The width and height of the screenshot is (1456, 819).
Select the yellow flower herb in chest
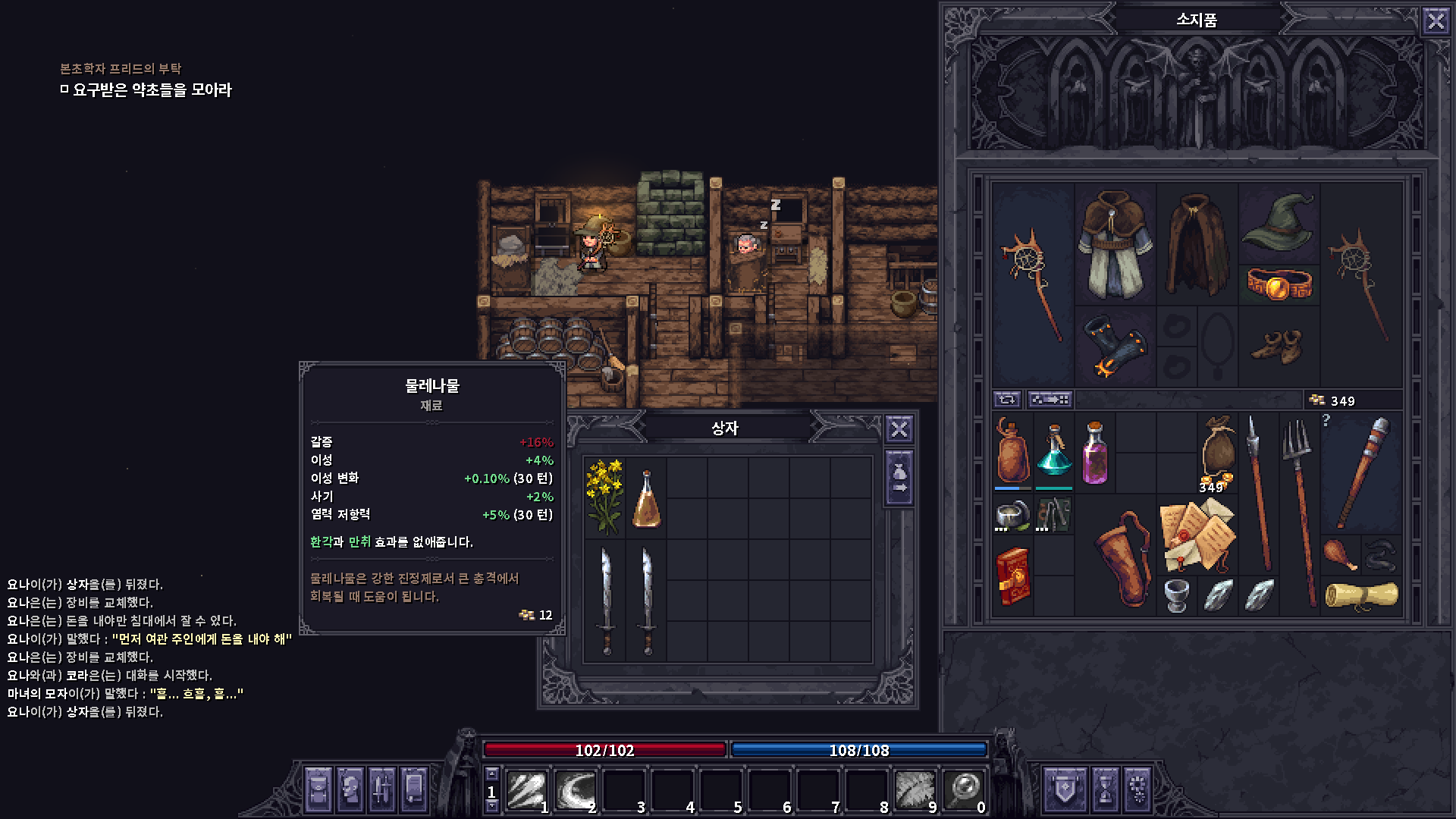(x=604, y=497)
